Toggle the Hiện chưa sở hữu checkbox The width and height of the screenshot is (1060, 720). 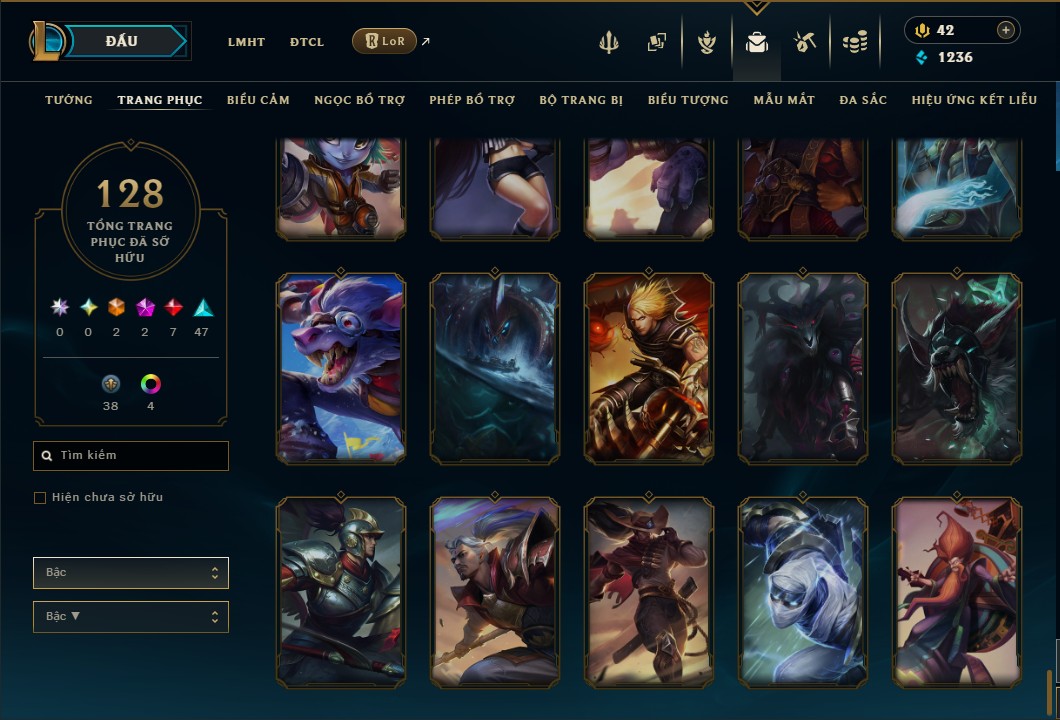coord(40,498)
